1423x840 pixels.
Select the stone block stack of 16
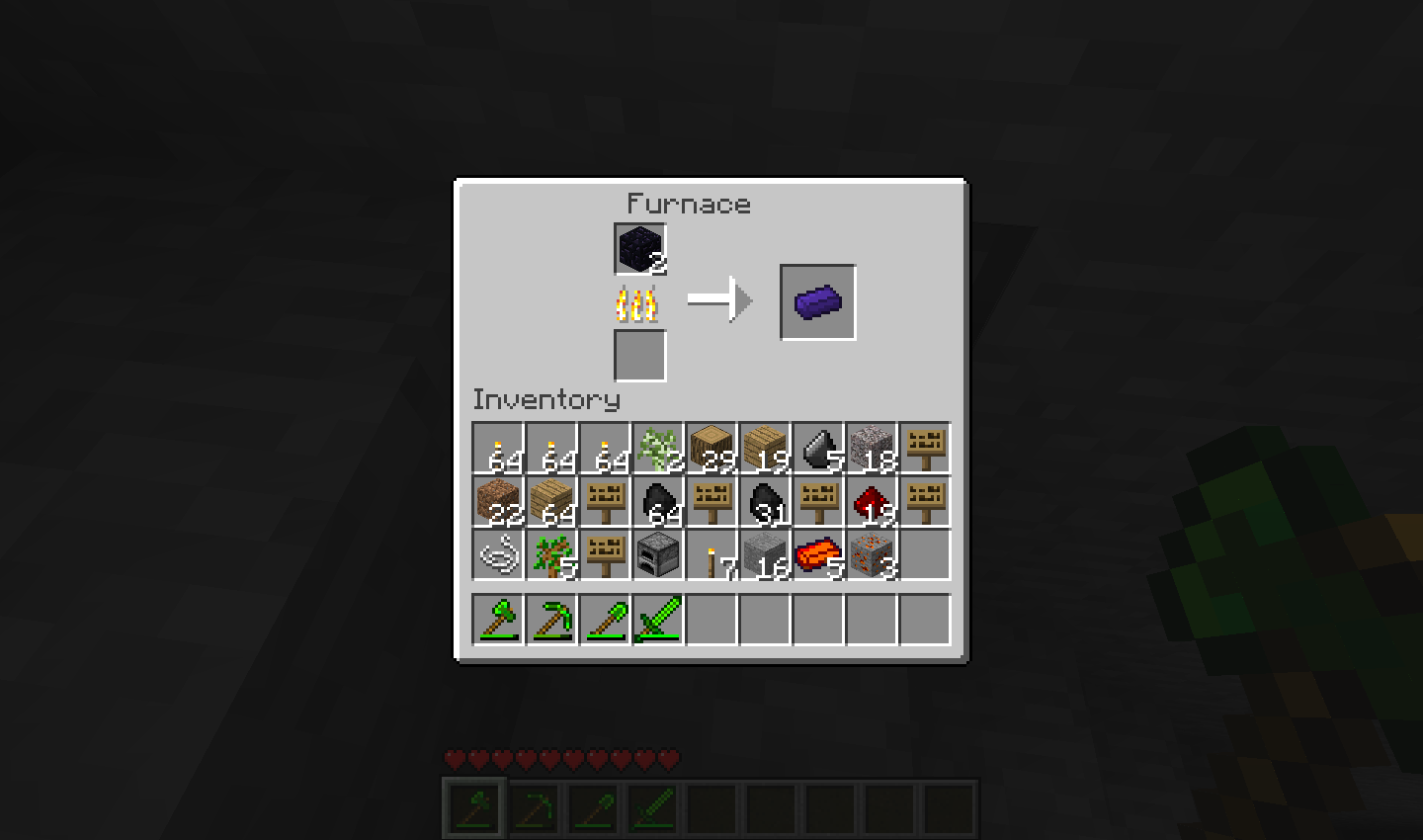(x=764, y=555)
